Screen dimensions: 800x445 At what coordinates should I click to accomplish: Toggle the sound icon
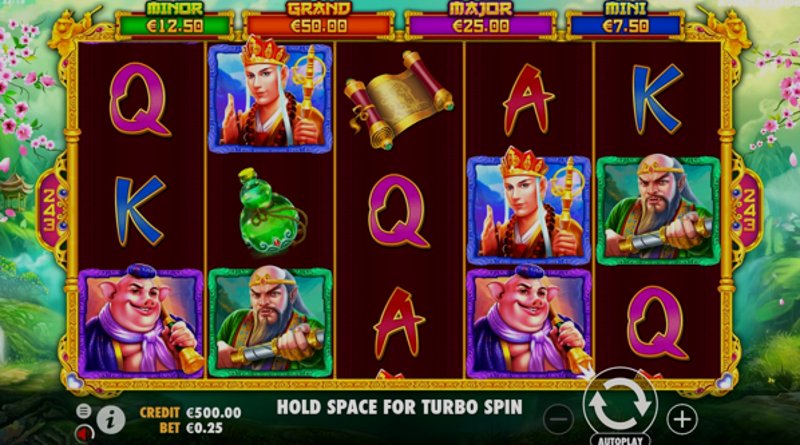tap(84, 431)
